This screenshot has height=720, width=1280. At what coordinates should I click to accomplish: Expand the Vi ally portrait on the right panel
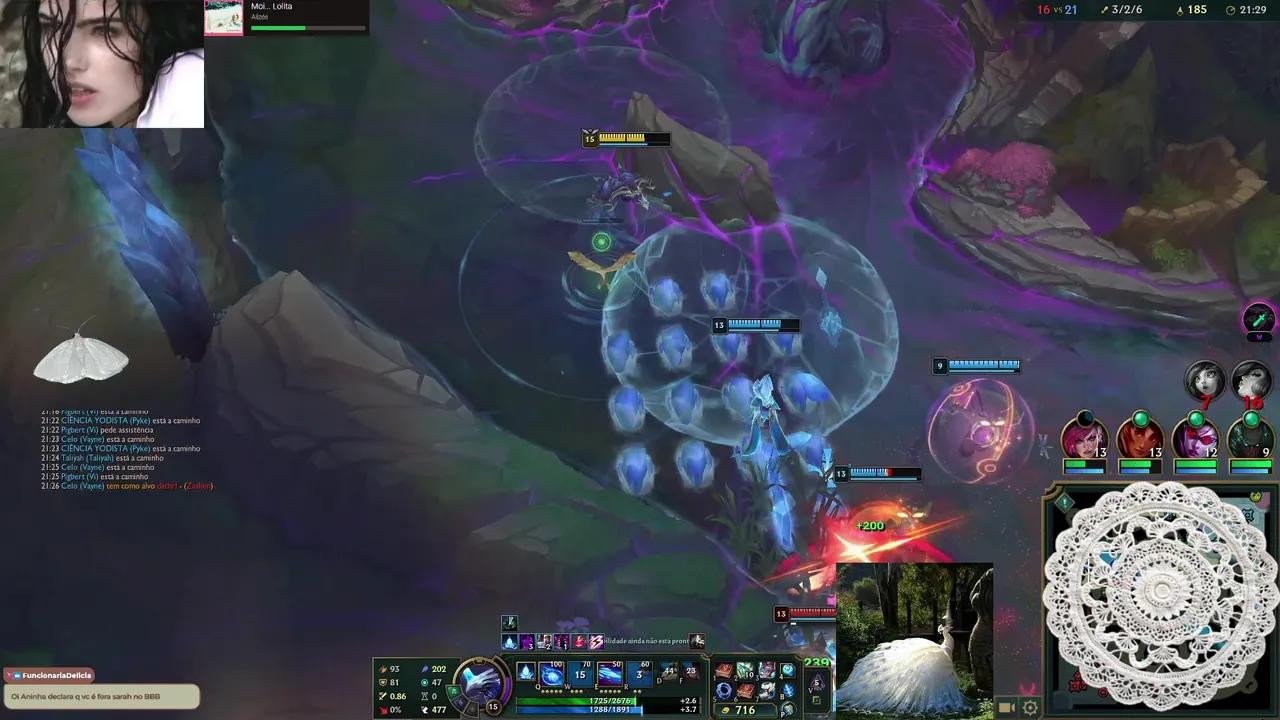coord(1086,438)
